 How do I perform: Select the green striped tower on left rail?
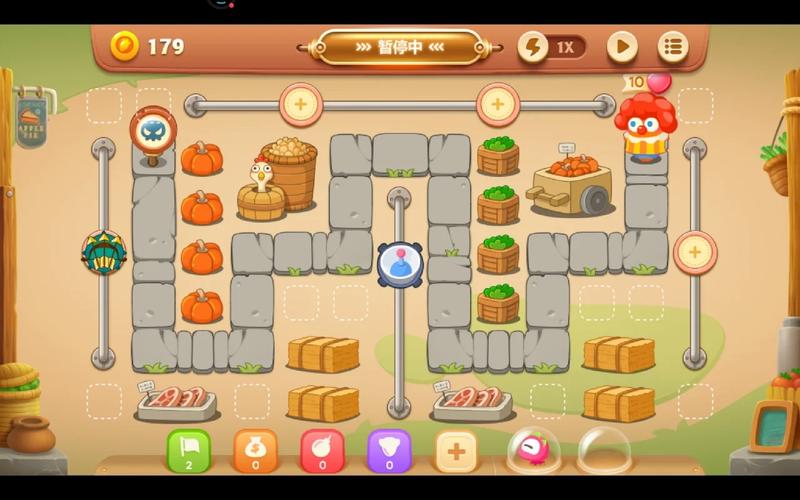pos(103,252)
